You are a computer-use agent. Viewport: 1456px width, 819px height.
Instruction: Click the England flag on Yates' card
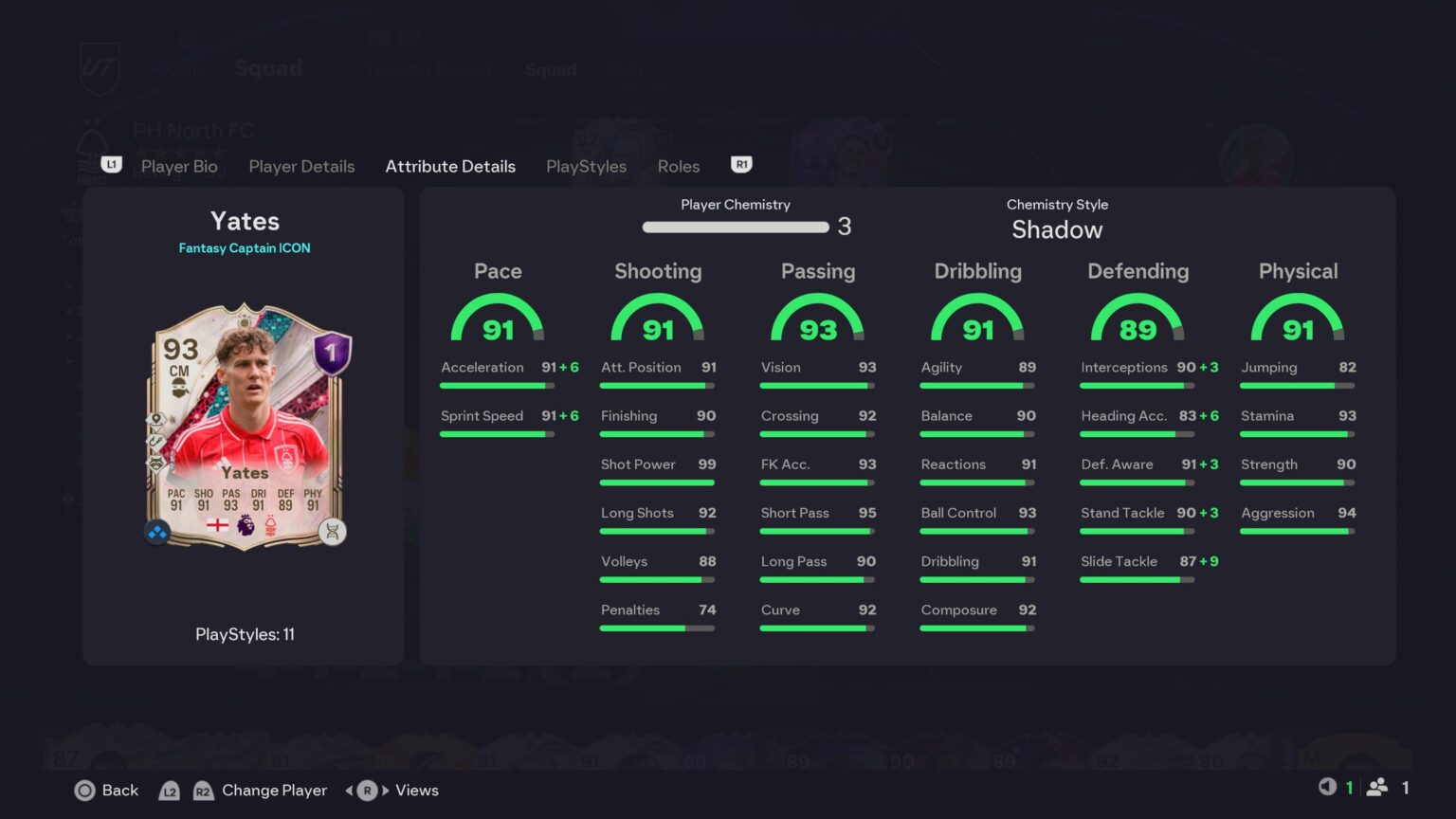click(x=218, y=526)
